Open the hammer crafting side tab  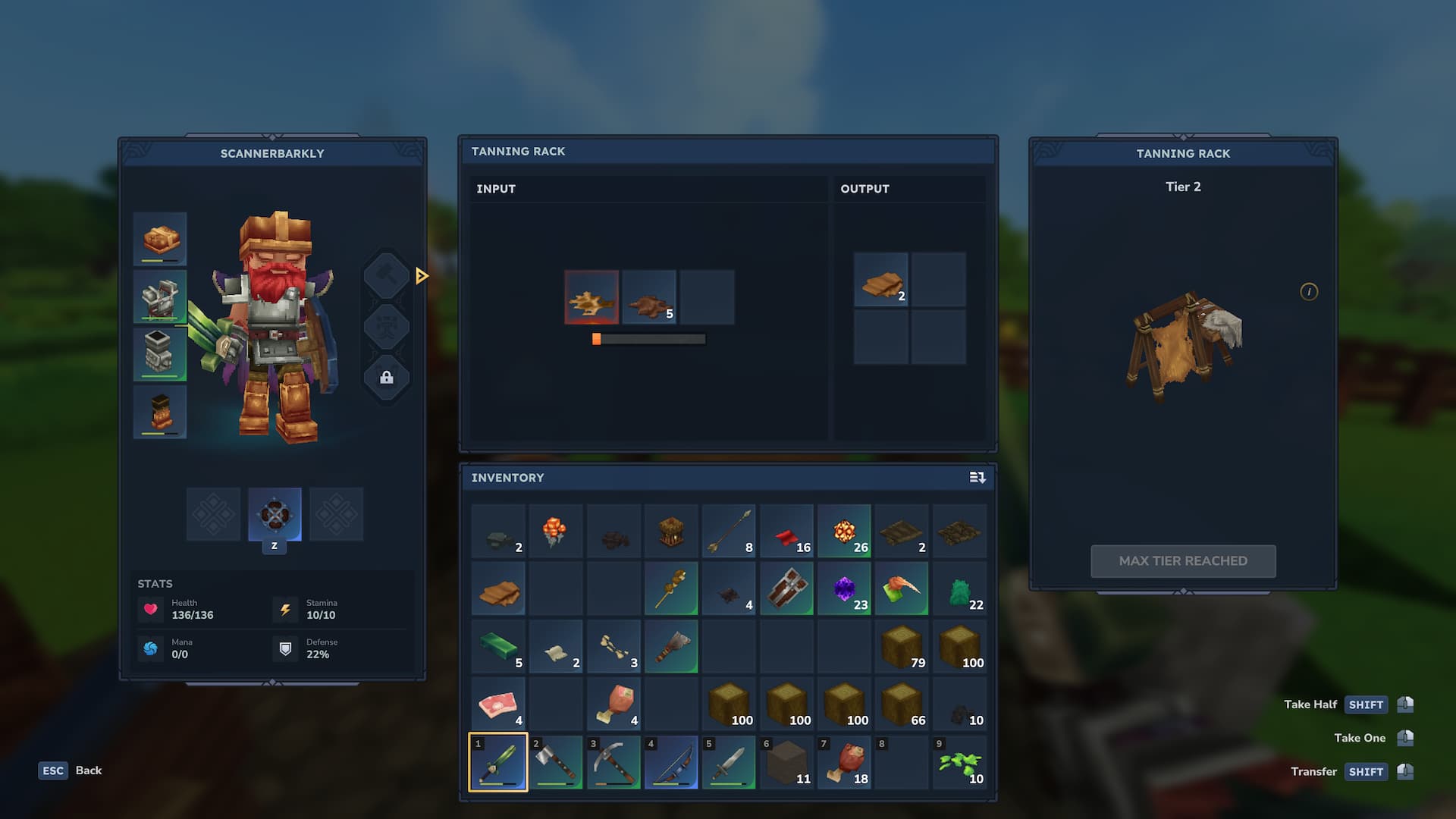pos(386,275)
